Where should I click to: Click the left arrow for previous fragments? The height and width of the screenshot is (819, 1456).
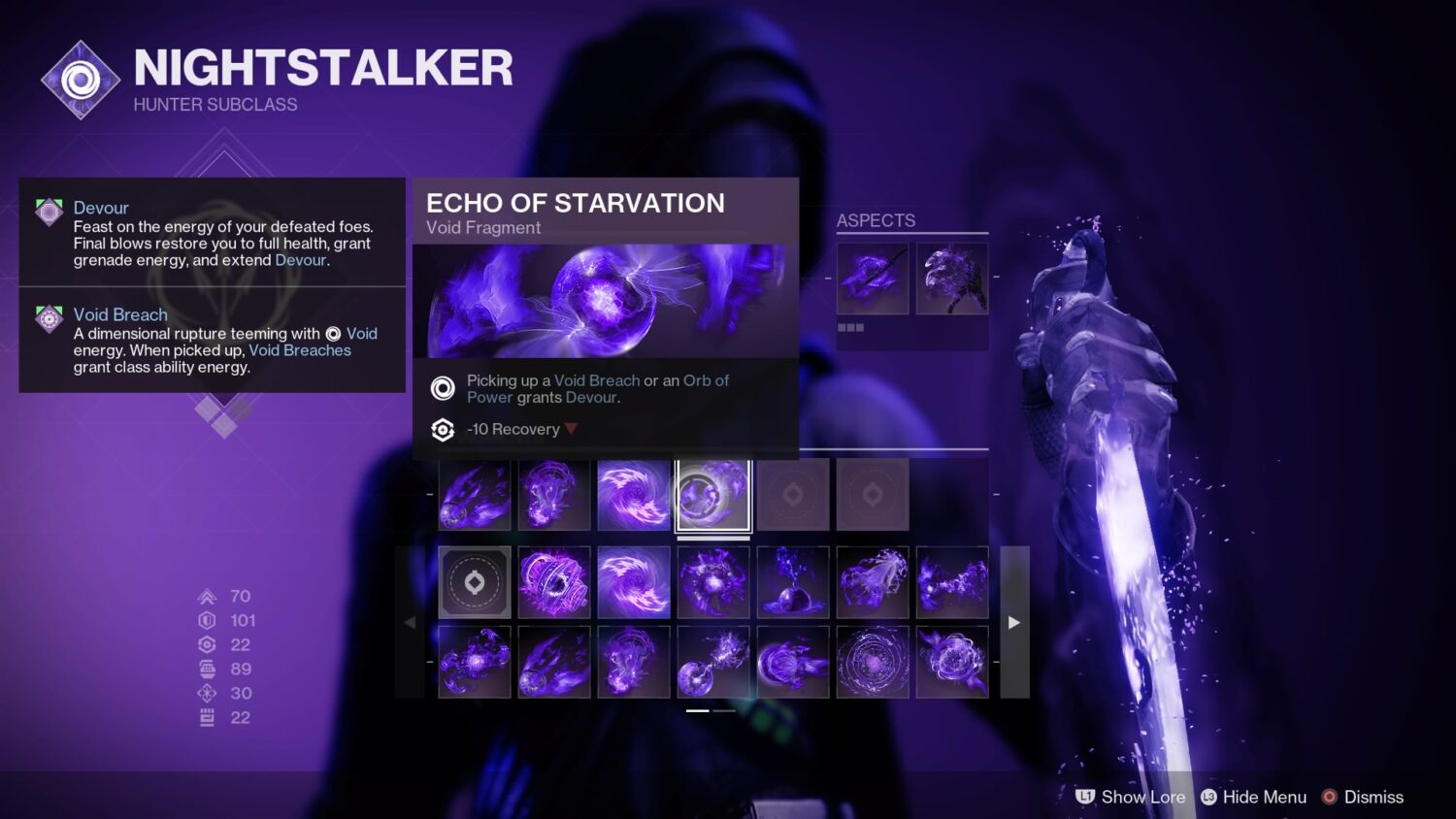tap(411, 622)
